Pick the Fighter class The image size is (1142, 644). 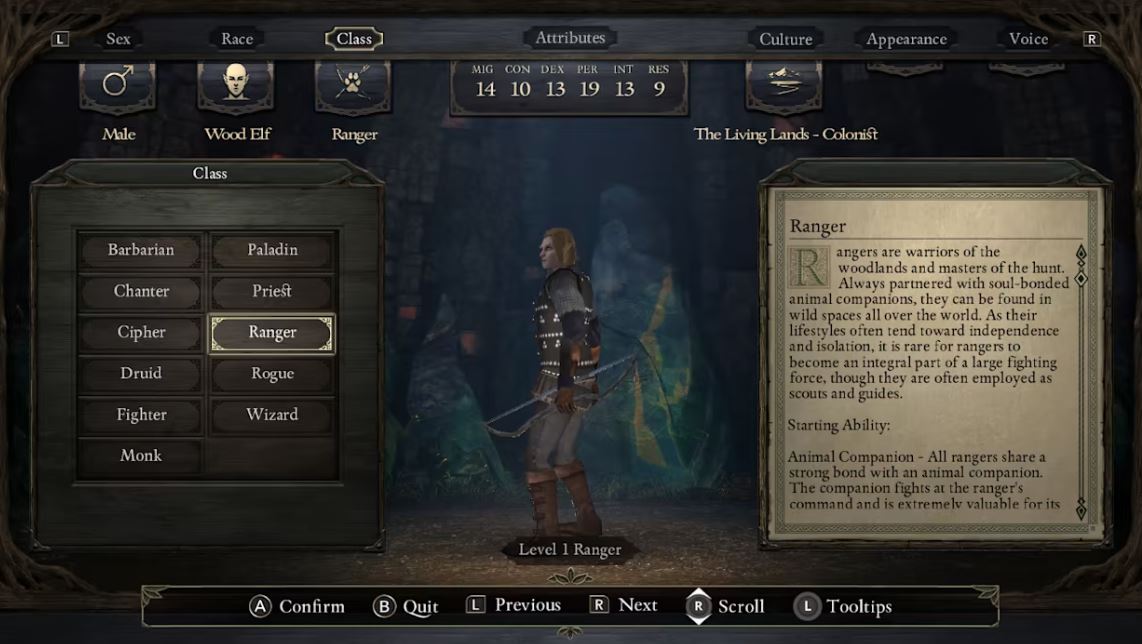[141, 414]
